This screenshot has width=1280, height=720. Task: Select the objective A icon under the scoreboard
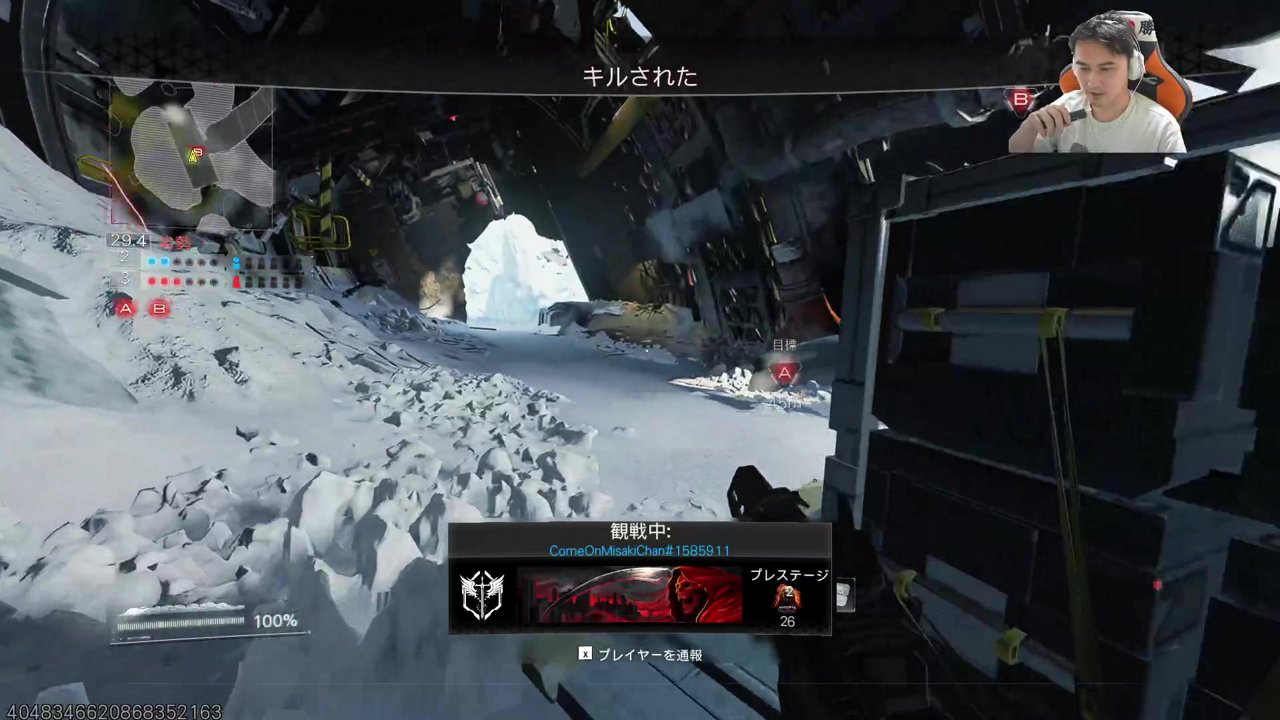tap(124, 308)
